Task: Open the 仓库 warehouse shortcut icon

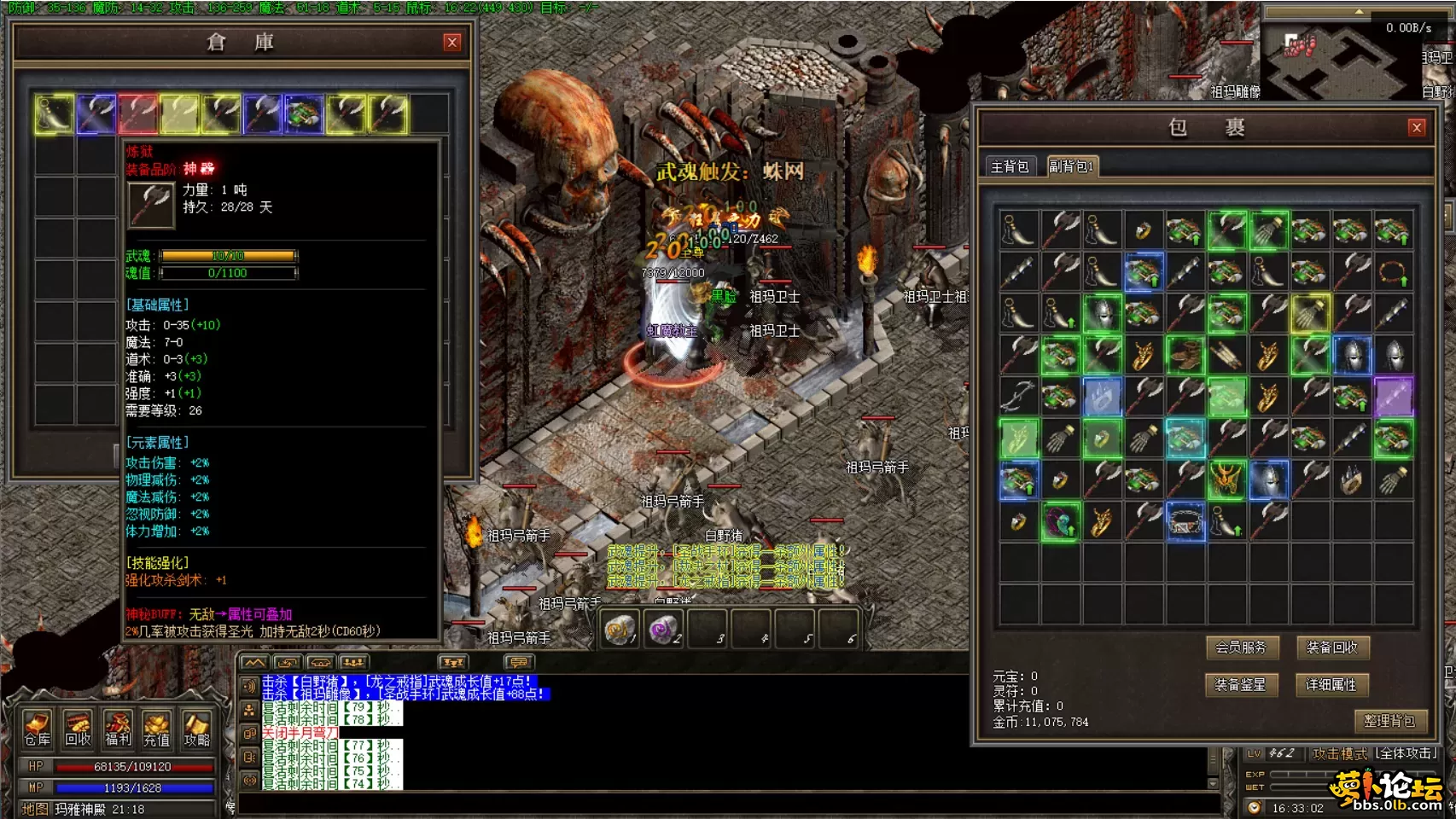Action: [x=38, y=729]
